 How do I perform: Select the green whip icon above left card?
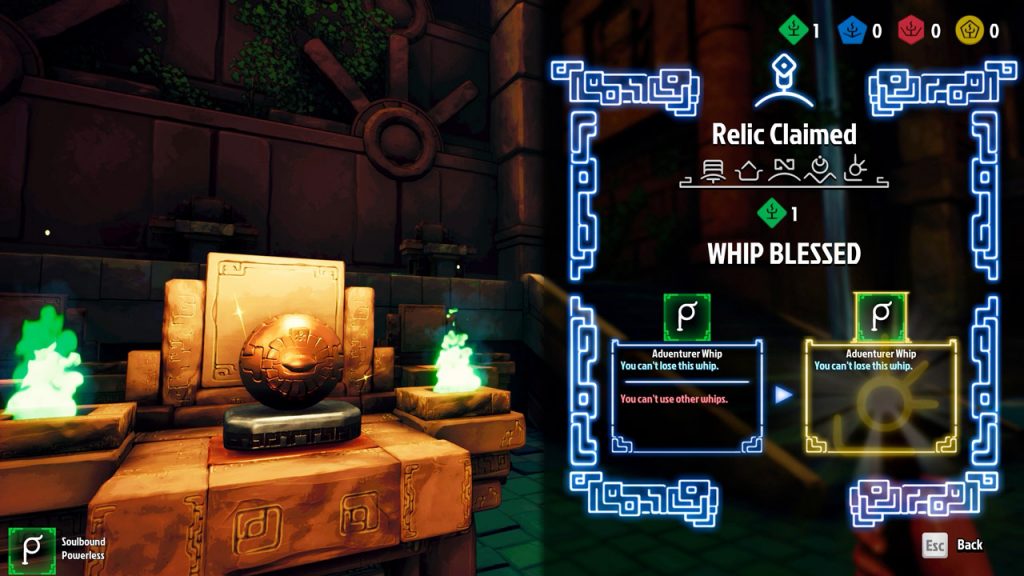coord(686,317)
